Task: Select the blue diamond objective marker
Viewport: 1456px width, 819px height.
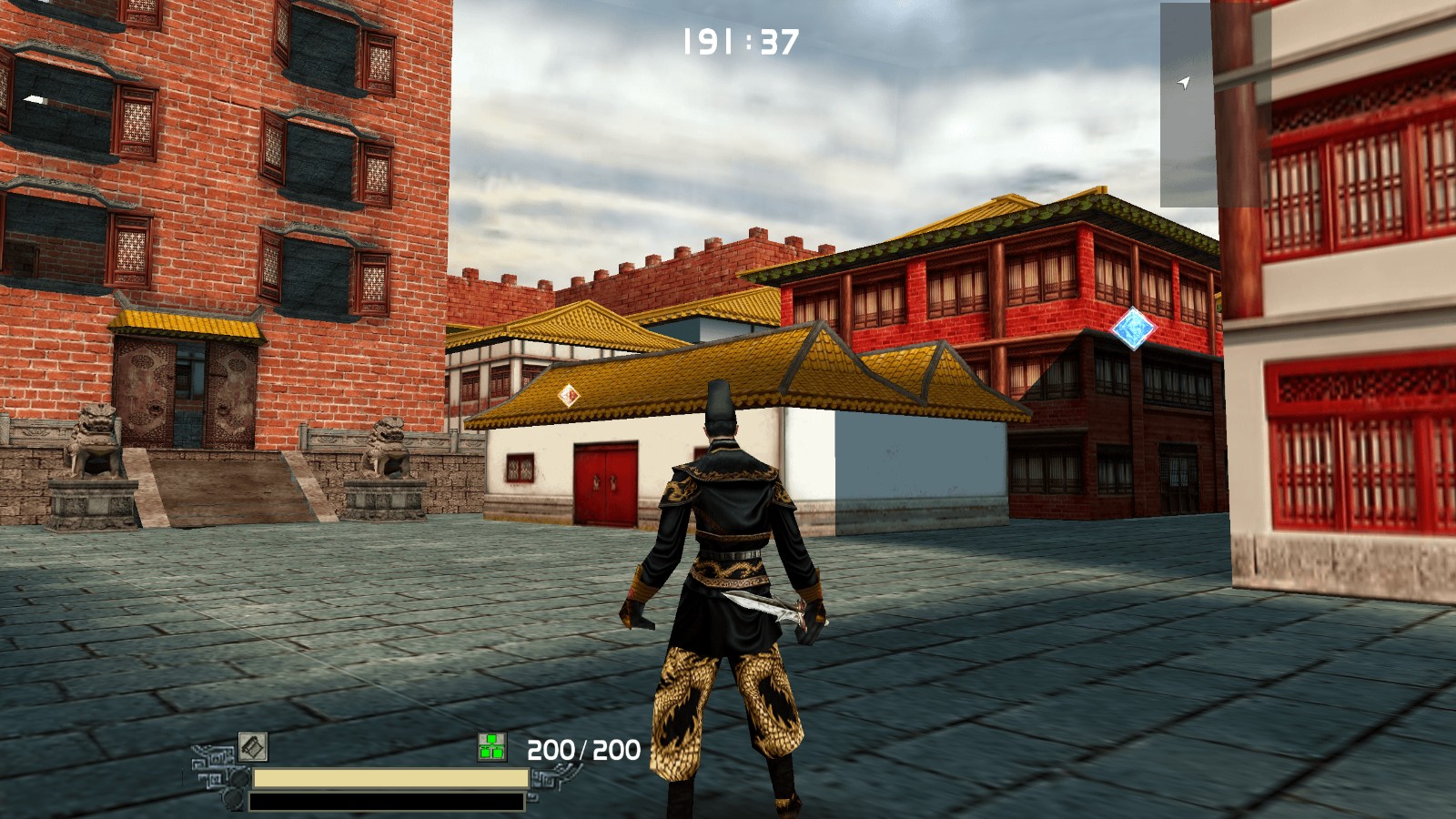Action: [x=1133, y=329]
